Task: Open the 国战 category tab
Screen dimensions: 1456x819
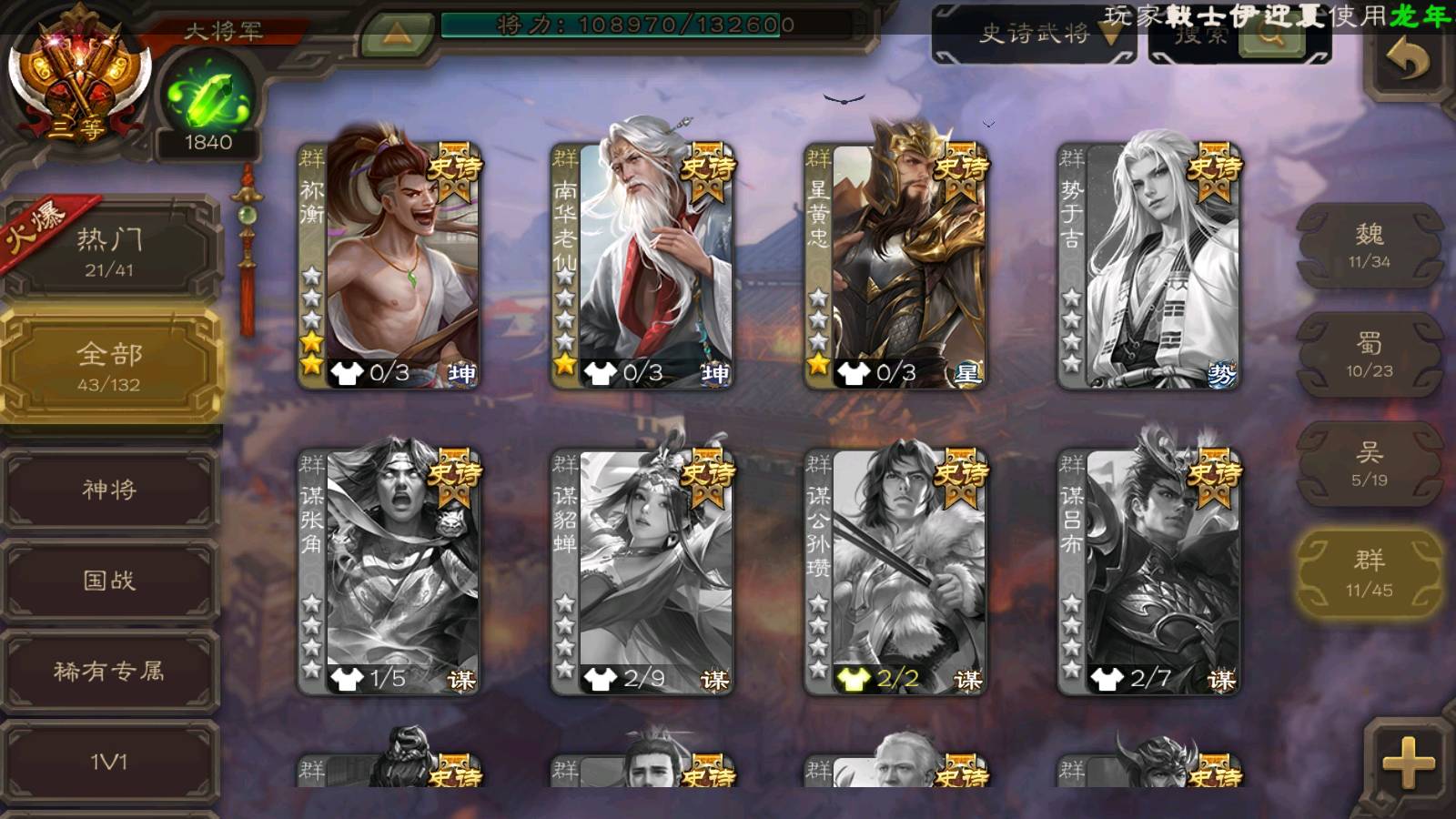Action: [109, 581]
